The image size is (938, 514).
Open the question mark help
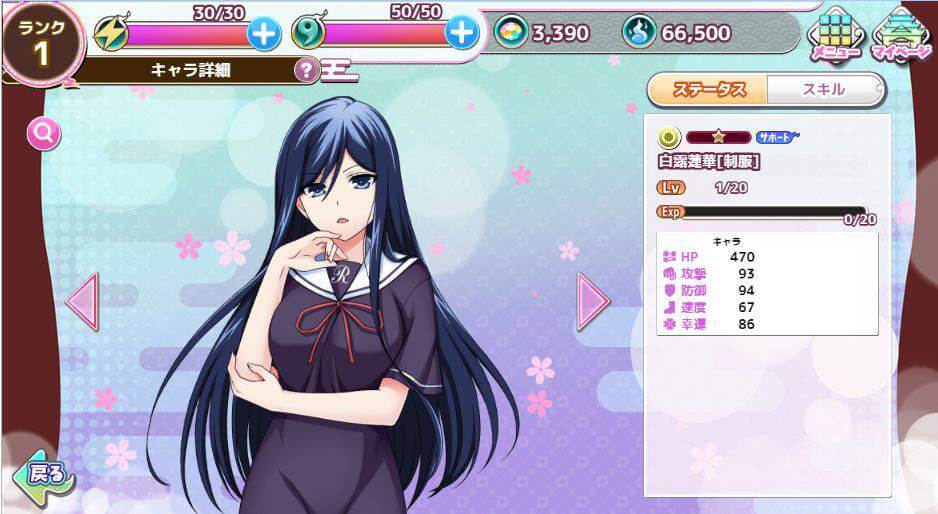pyautogui.click(x=306, y=71)
